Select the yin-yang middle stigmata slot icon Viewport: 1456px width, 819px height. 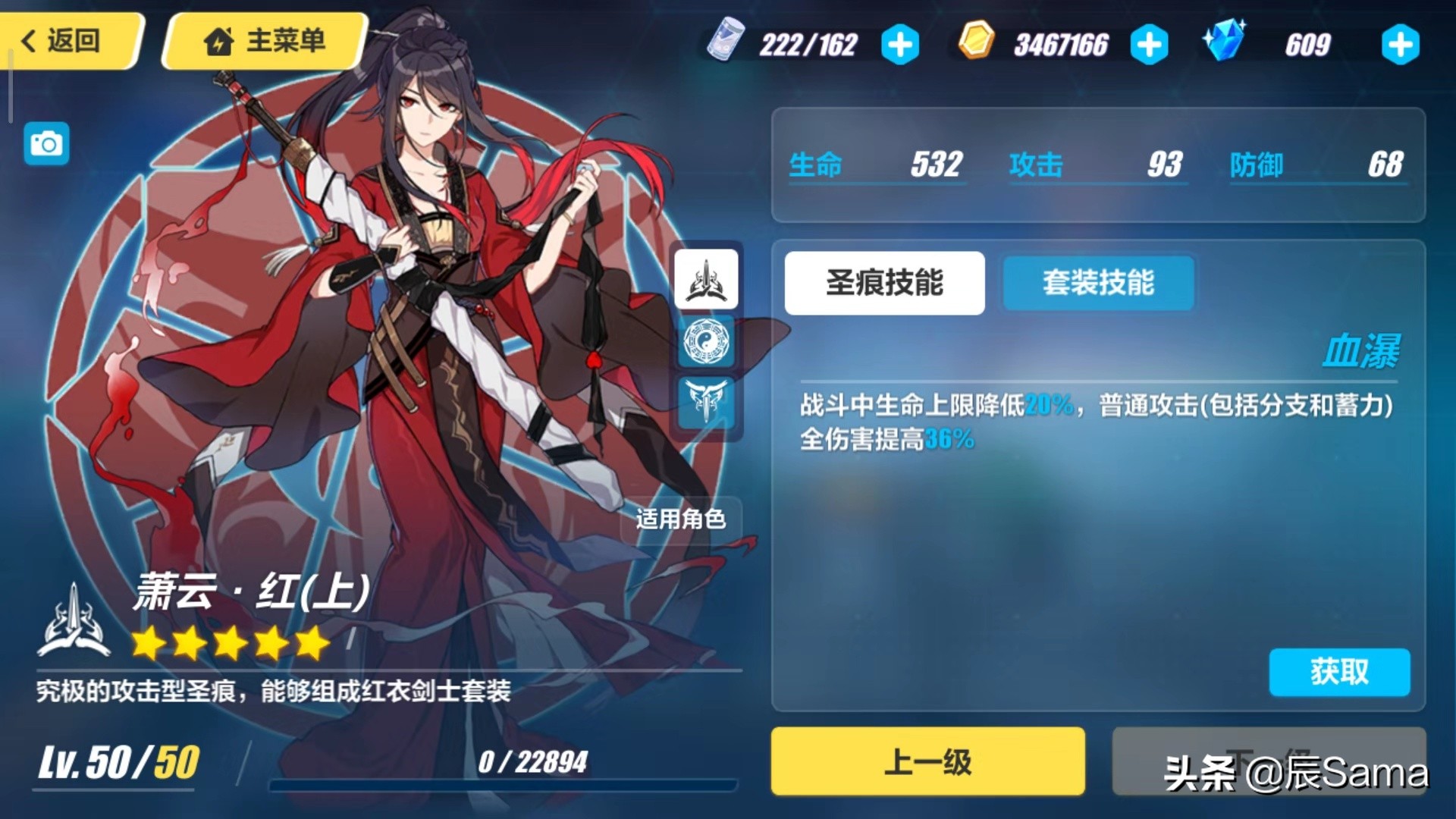pos(707,340)
